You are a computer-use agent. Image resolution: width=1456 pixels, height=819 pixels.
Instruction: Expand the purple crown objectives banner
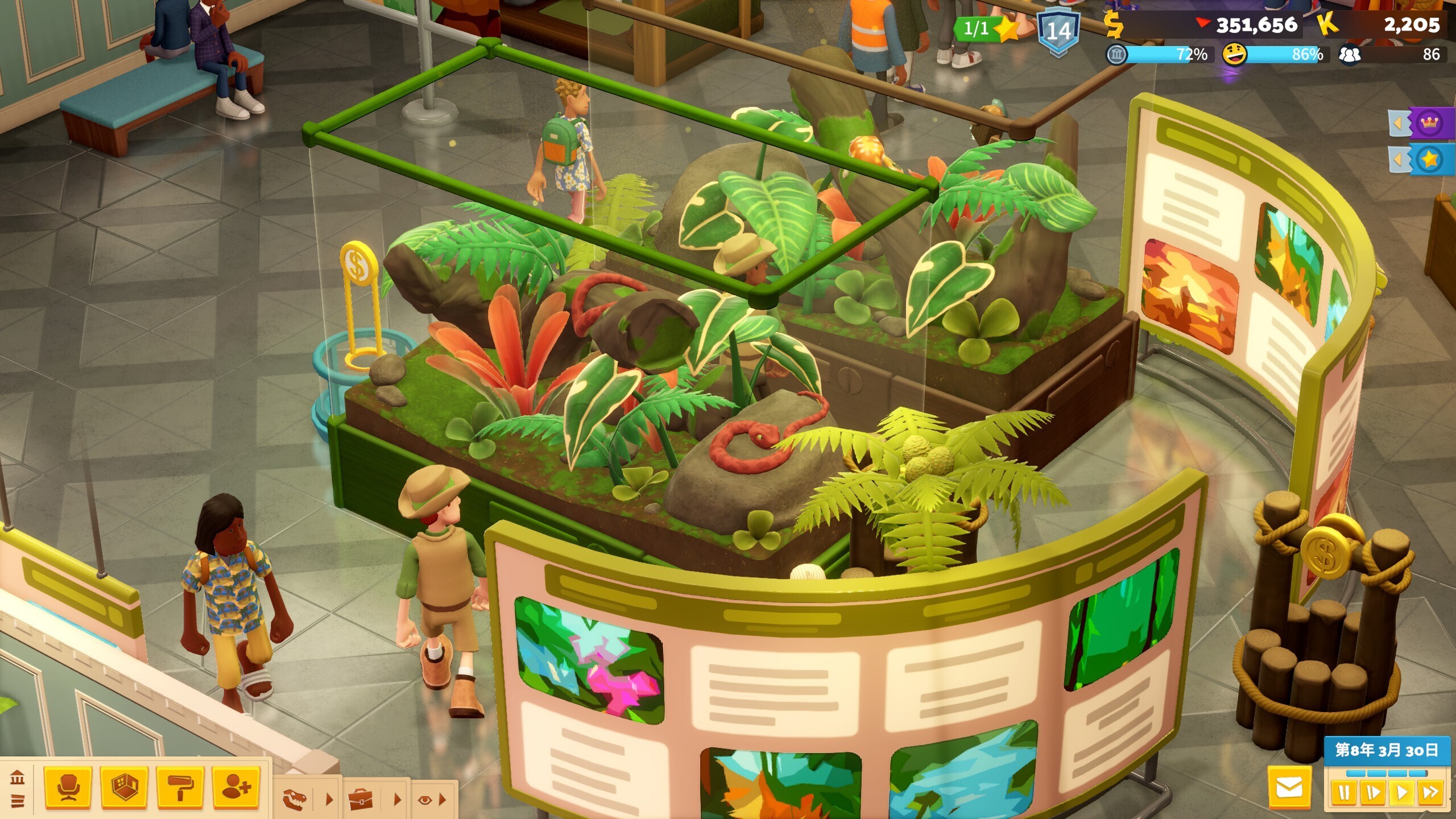tap(1420, 122)
